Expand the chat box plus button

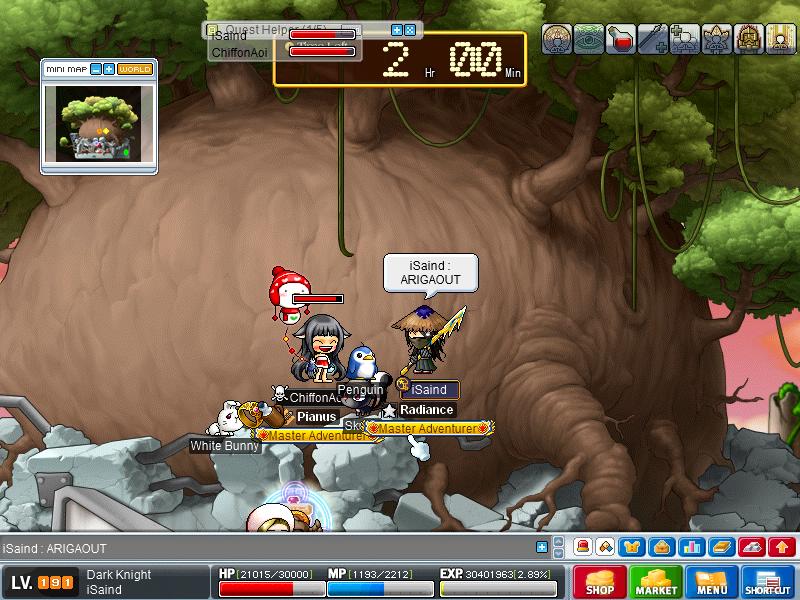(x=542, y=547)
